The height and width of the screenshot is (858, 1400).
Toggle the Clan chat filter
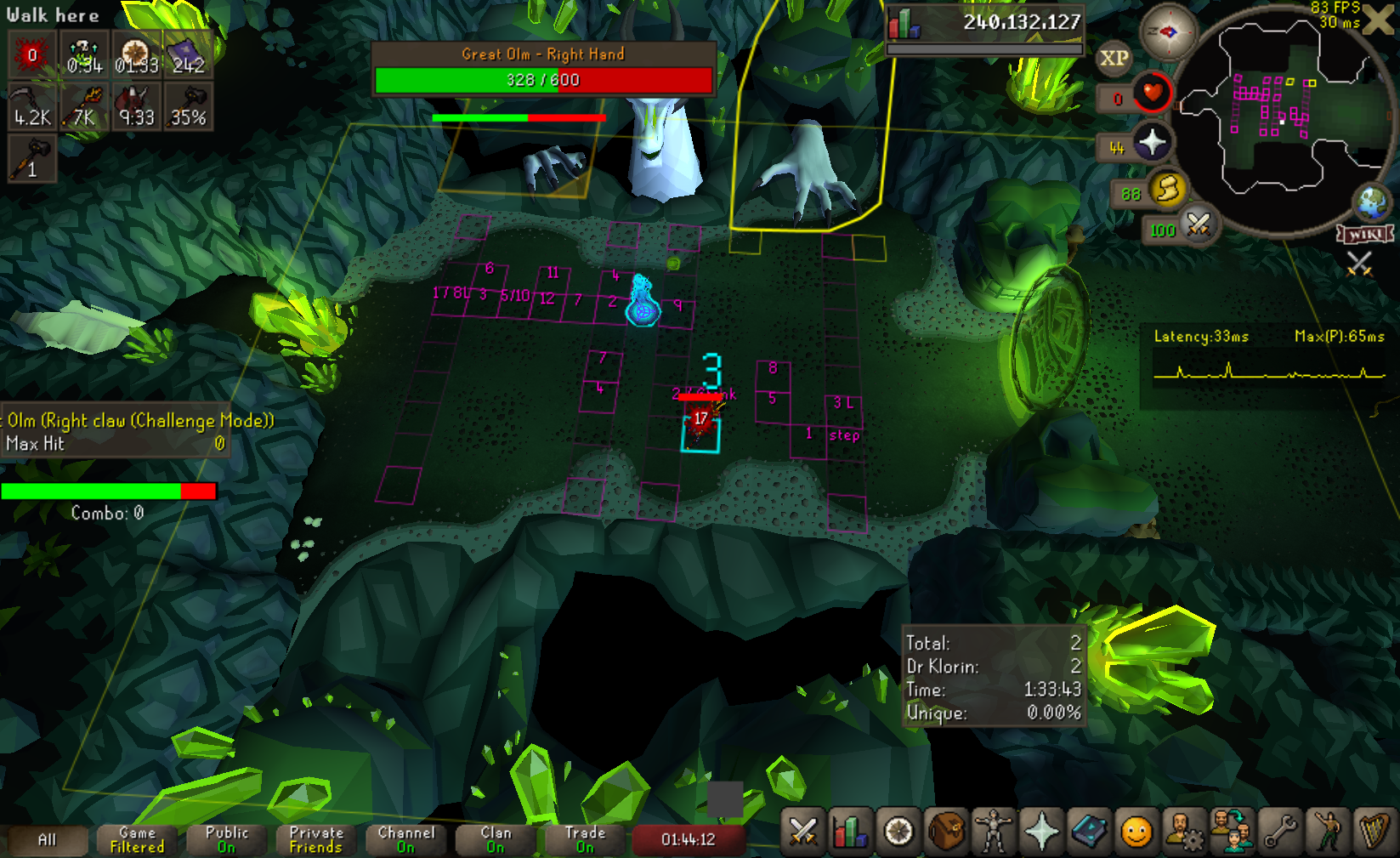pos(496,840)
